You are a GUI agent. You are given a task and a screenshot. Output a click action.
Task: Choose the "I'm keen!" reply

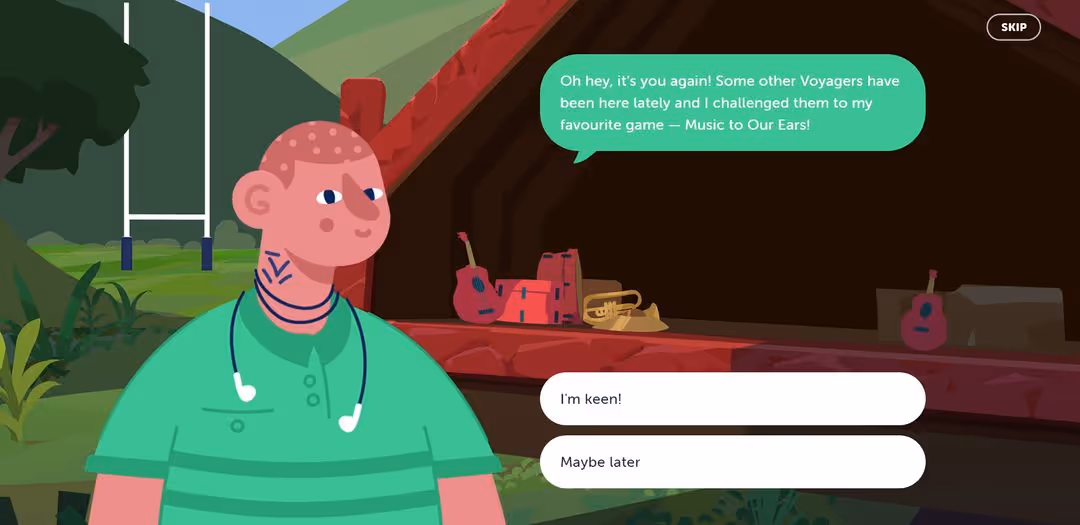click(x=732, y=399)
